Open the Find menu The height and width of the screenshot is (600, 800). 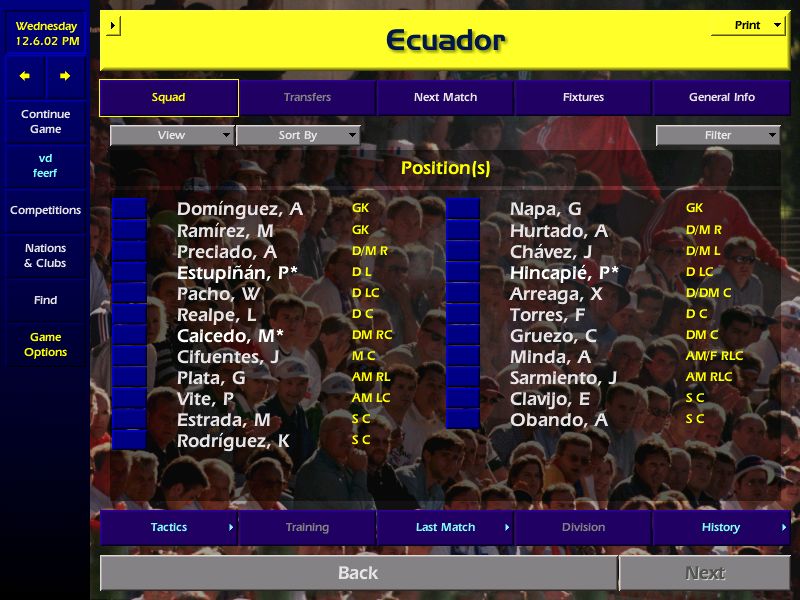[x=45, y=300]
